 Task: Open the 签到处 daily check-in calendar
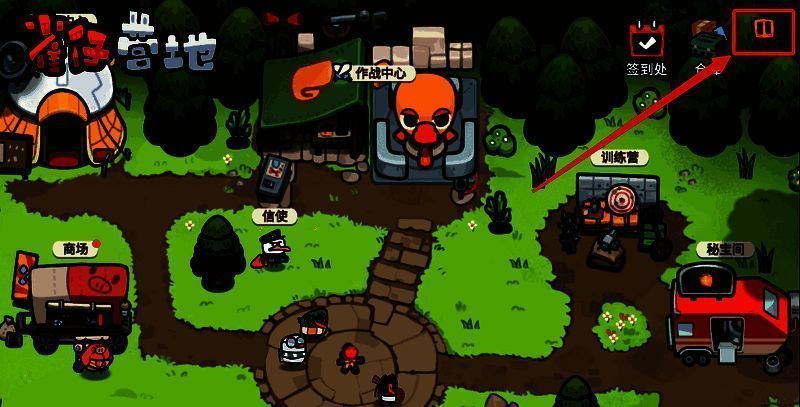[x=646, y=42]
